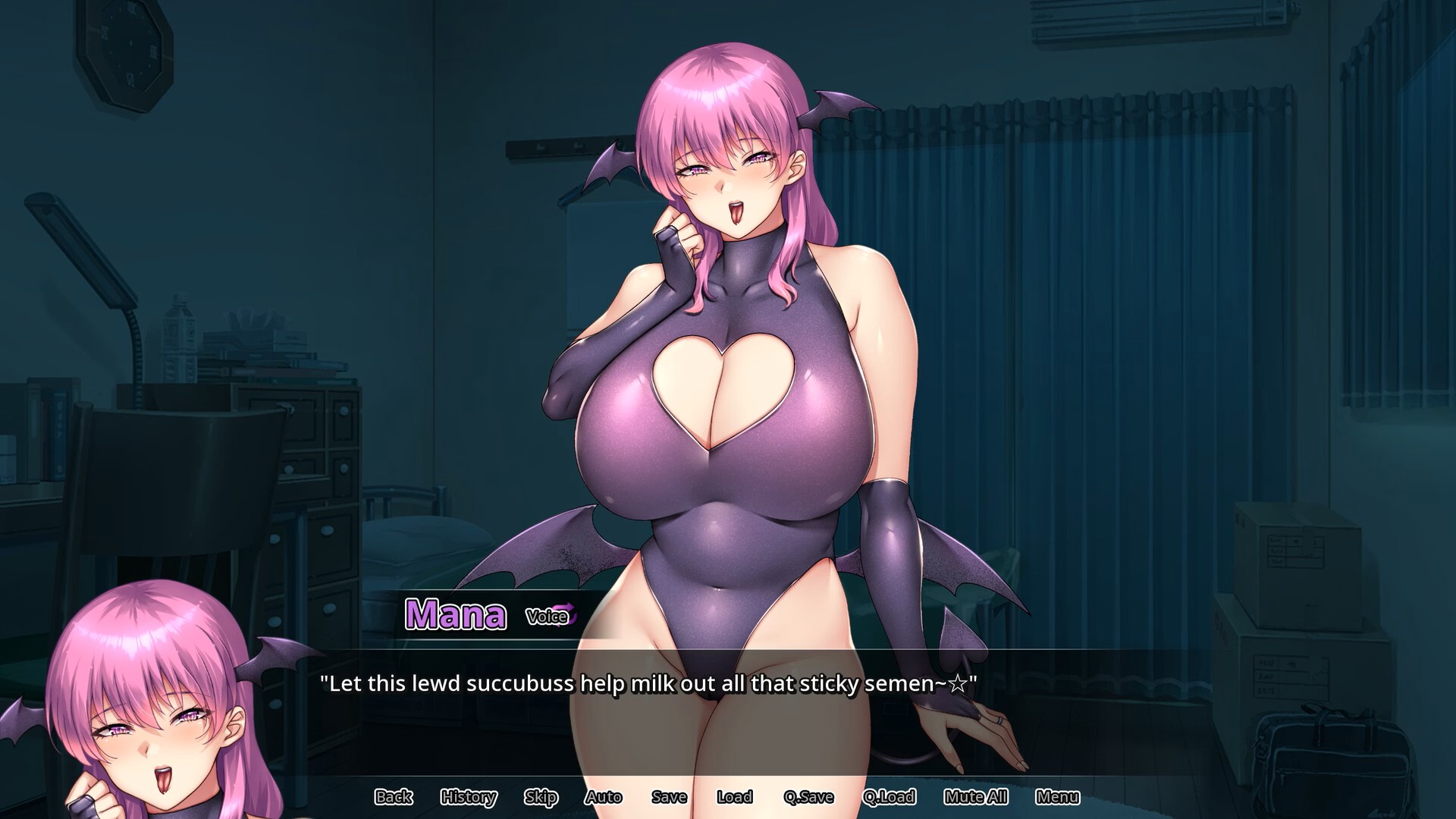Quick load with Q.Load

(x=889, y=797)
